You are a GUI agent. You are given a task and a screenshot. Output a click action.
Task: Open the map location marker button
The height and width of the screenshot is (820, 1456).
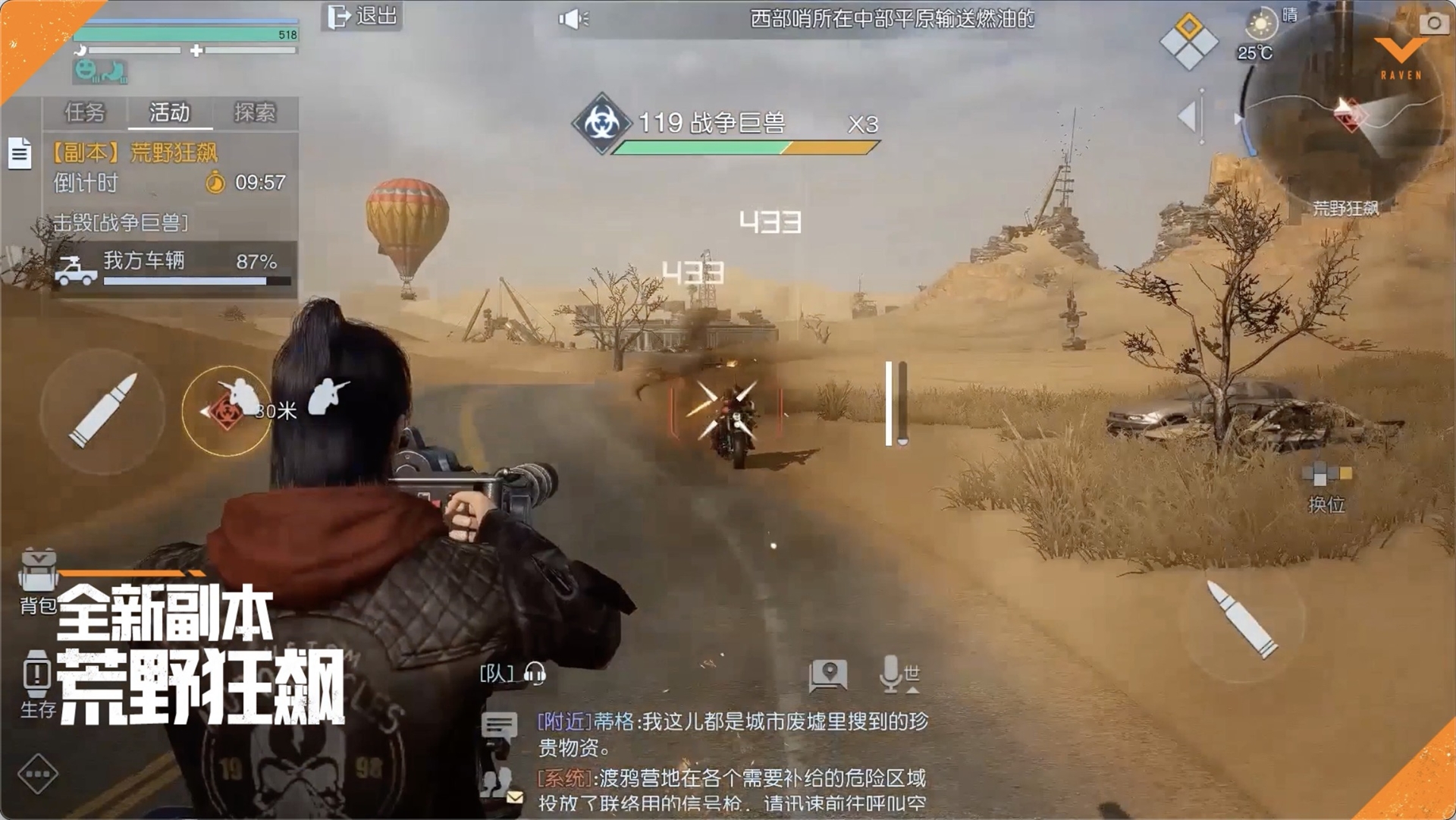click(x=828, y=674)
